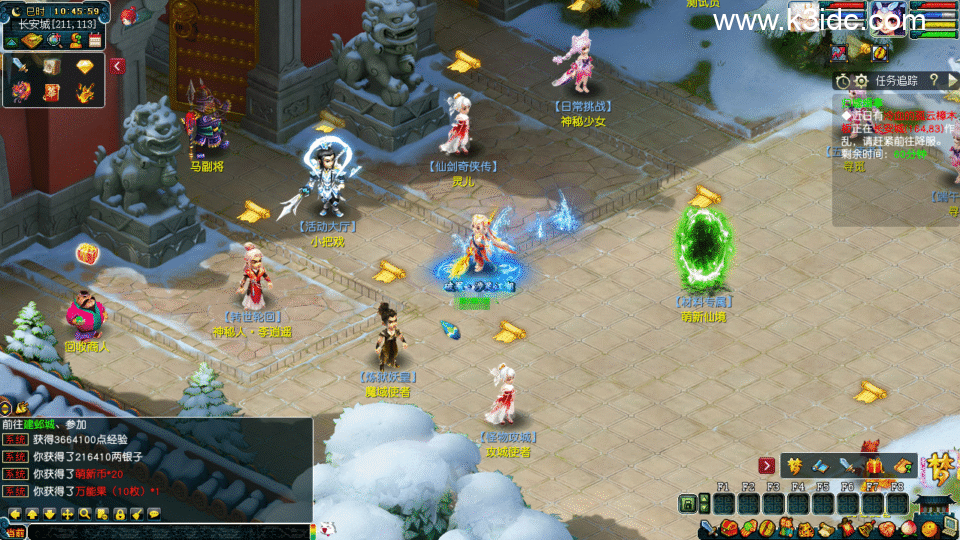This screenshot has height=540, width=960.
Task: Open the calendar icon in the top-left panel
Action: click(x=95, y=40)
